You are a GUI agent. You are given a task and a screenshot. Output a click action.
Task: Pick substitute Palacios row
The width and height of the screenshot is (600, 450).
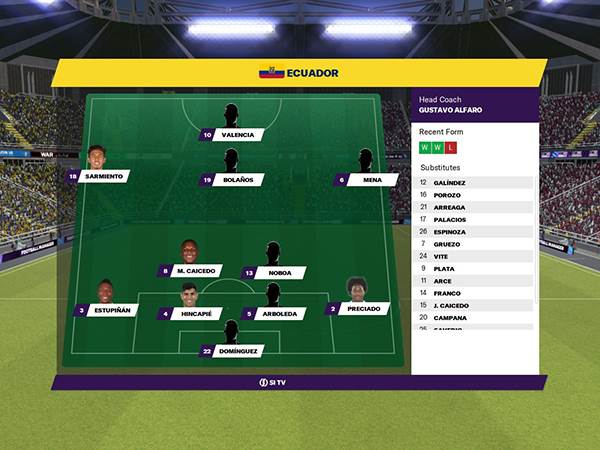pyautogui.click(x=474, y=220)
